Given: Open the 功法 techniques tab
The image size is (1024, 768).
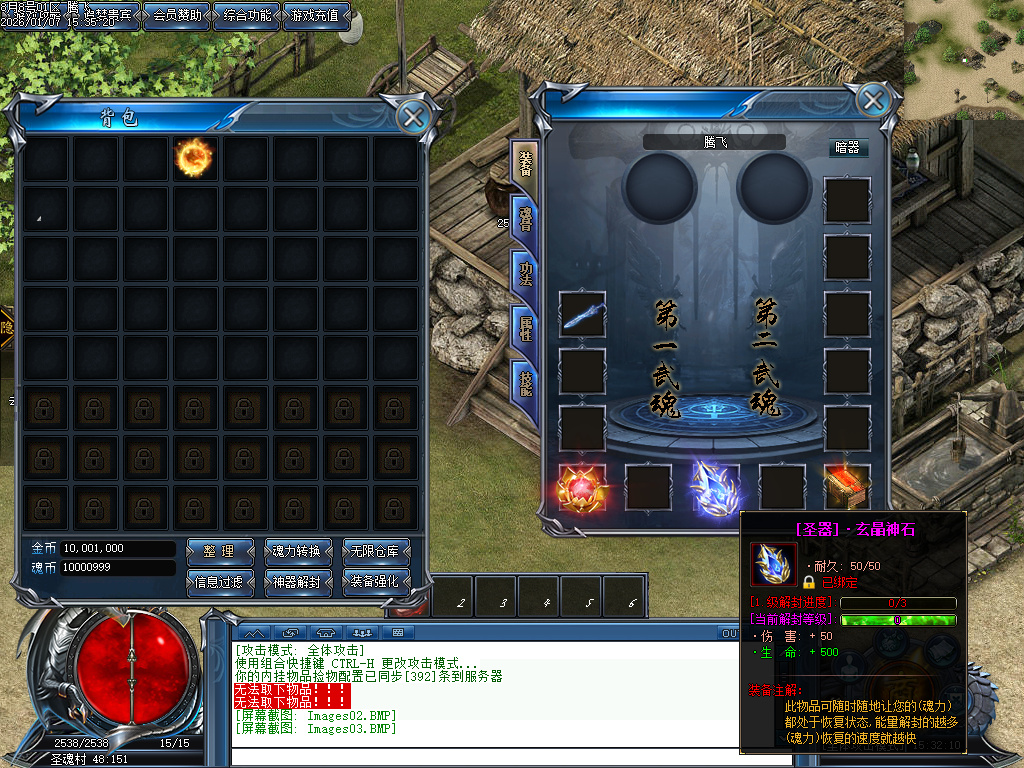Looking at the screenshot, I should point(524,273).
